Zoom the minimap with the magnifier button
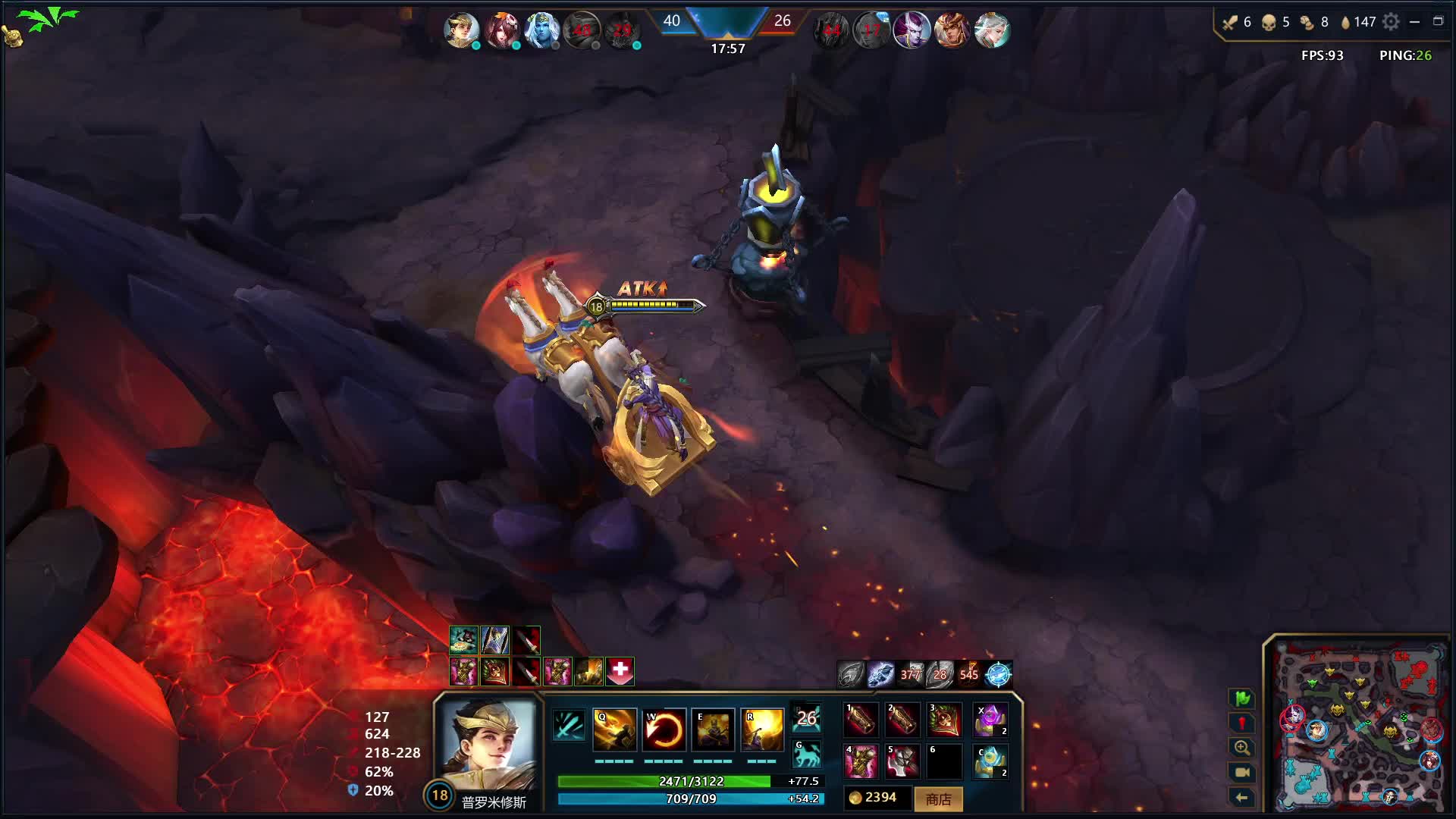Screen dimensions: 1456x819 1242,748
